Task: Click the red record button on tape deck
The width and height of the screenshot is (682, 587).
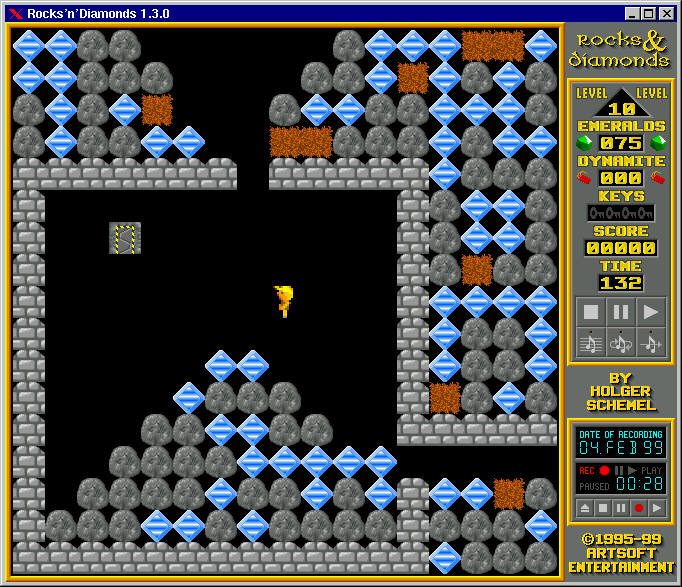Action: (638, 507)
